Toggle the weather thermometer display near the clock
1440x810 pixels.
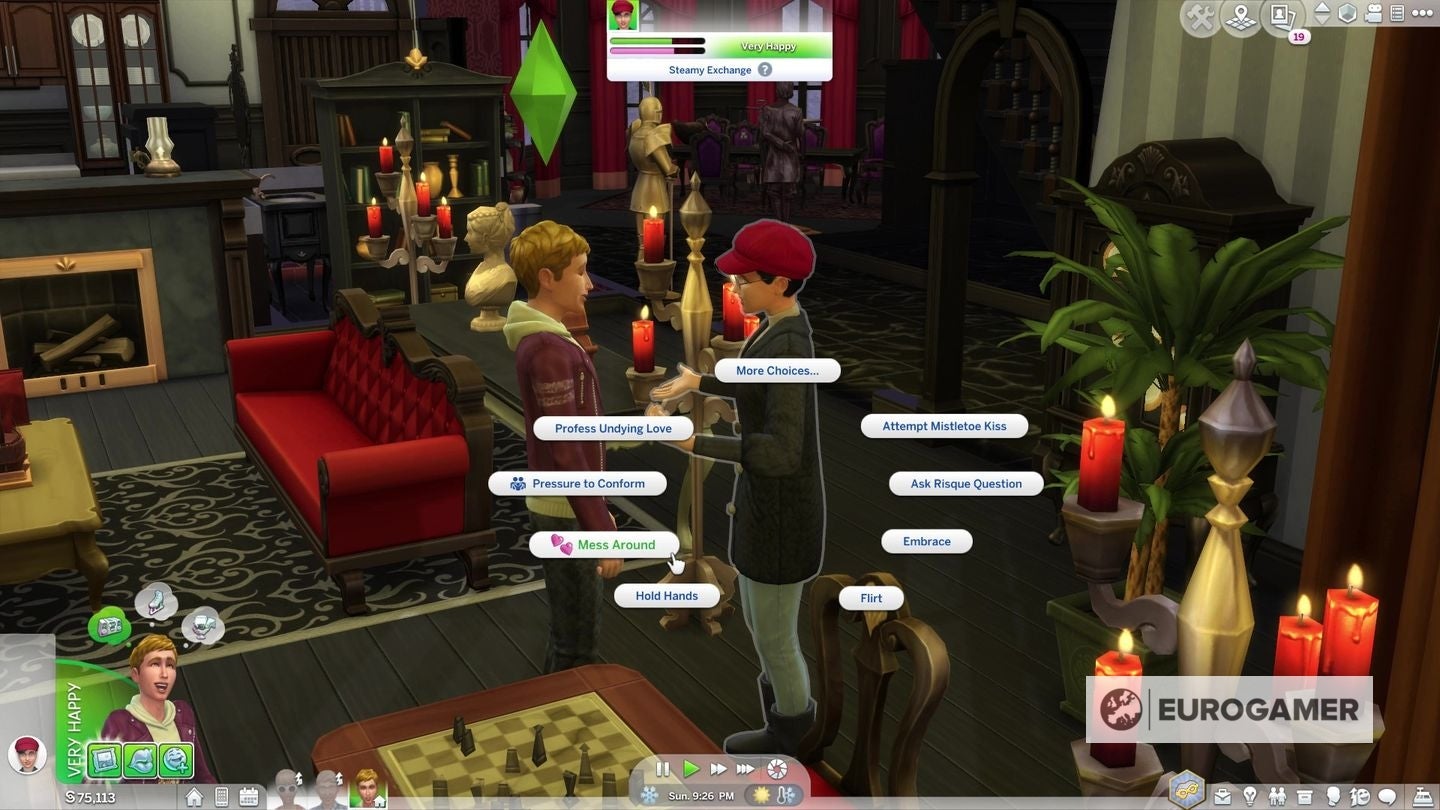pos(786,795)
